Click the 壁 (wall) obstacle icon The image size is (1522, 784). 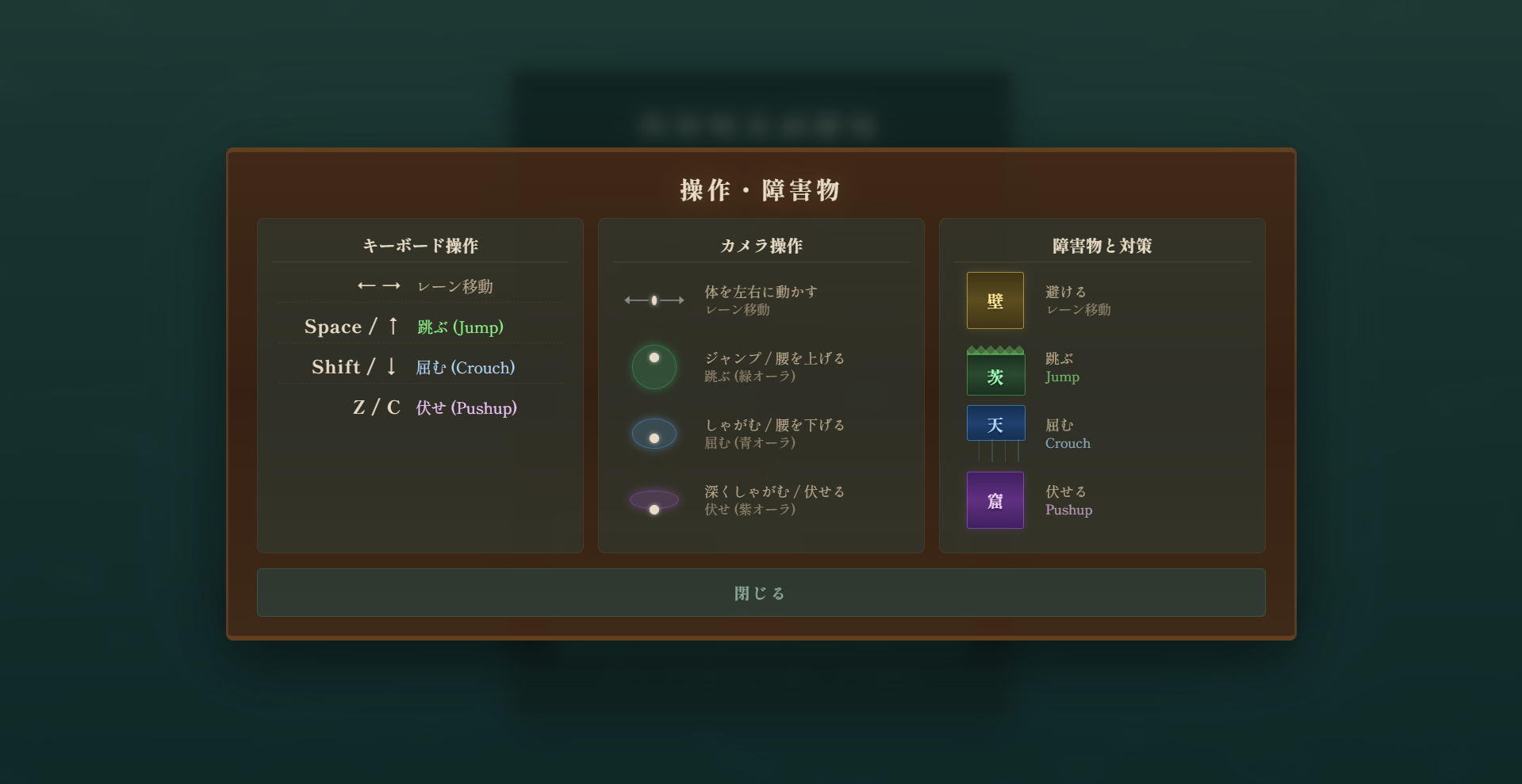click(x=995, y=300)
